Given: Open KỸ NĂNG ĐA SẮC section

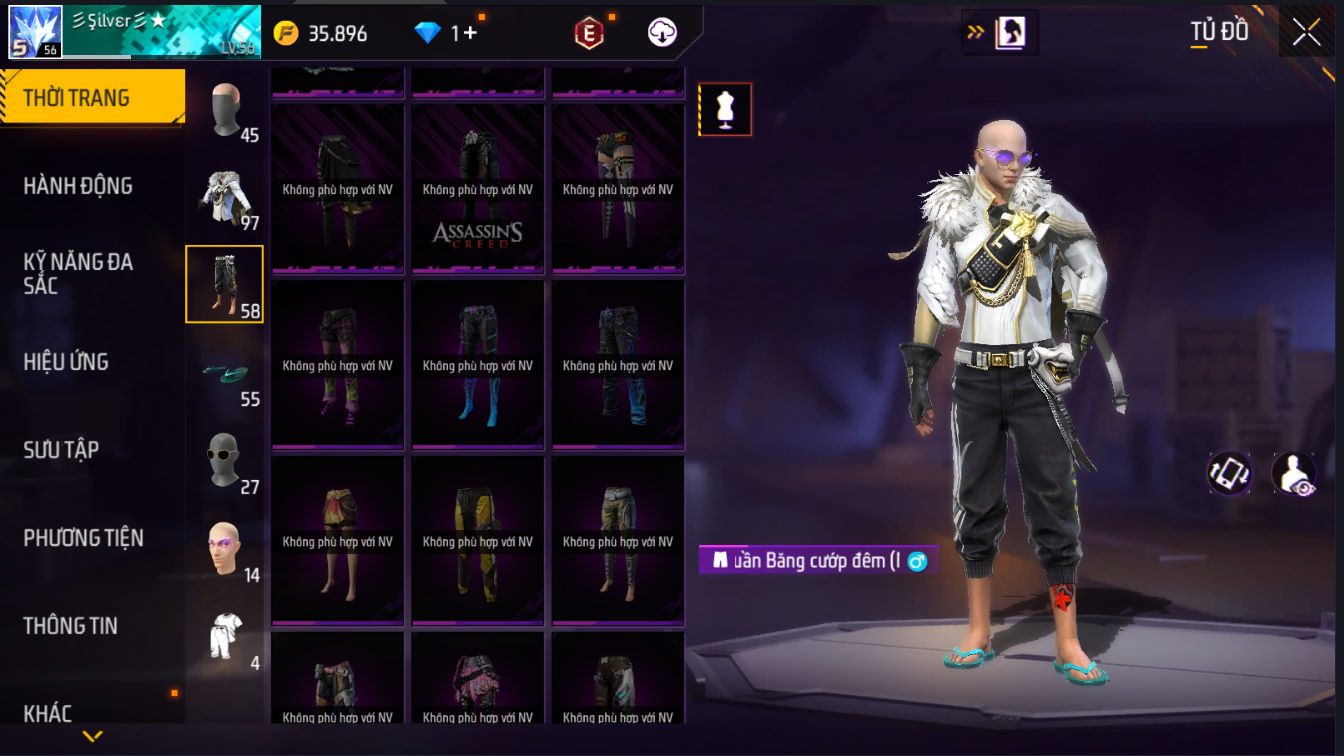Looking at the screenshot, I should [78, 273].
